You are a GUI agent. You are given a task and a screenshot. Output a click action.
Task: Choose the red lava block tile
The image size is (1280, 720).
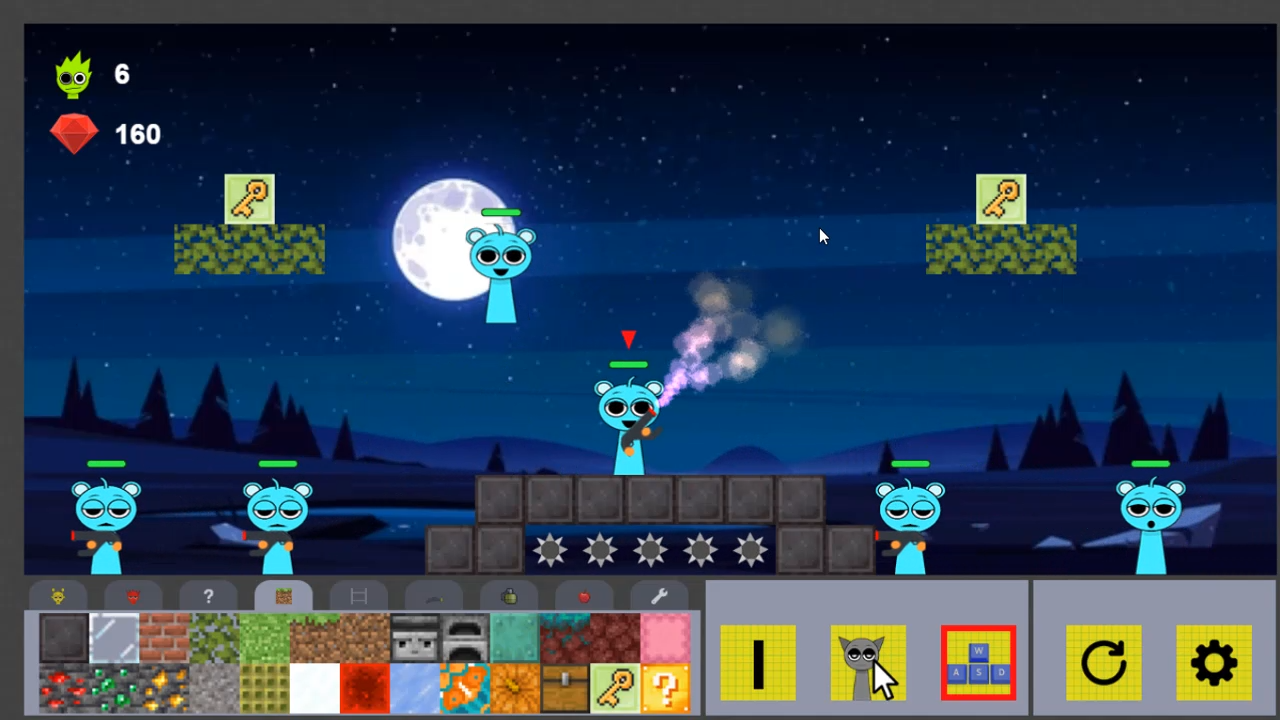pos(365,688)
